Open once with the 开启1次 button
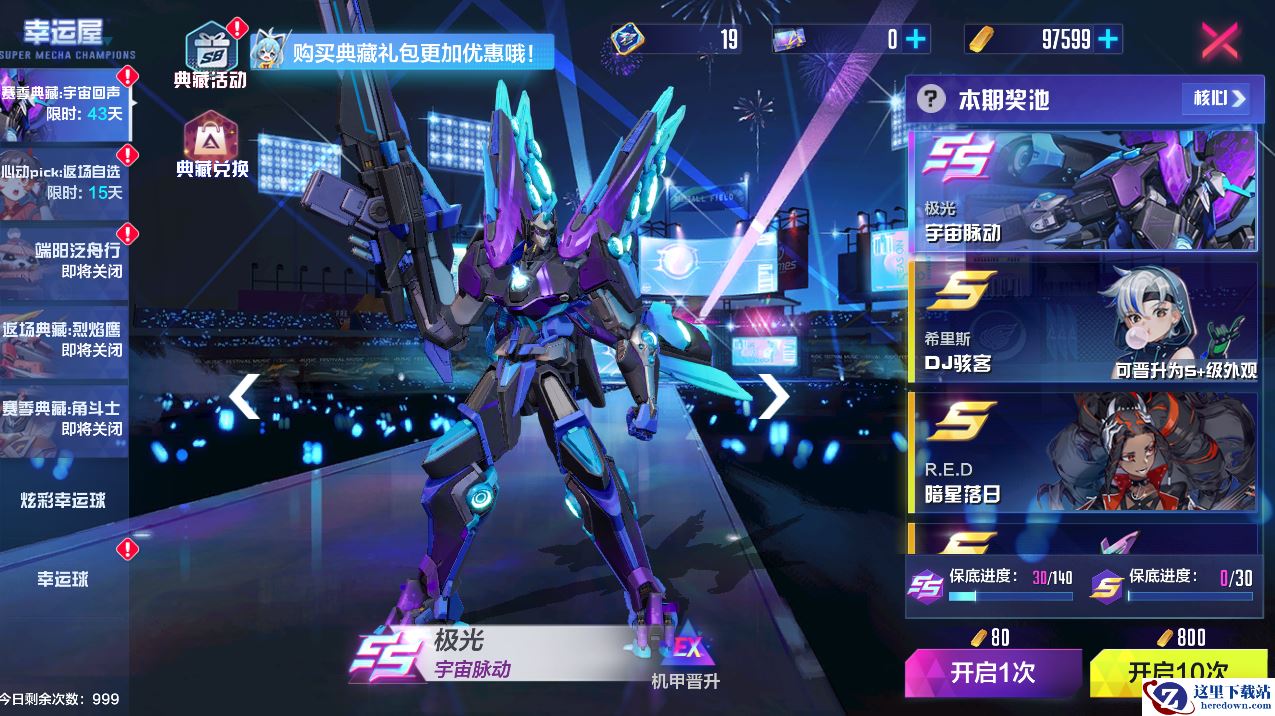The width and height of the screenshot is (1275, 716). (993, 672)
